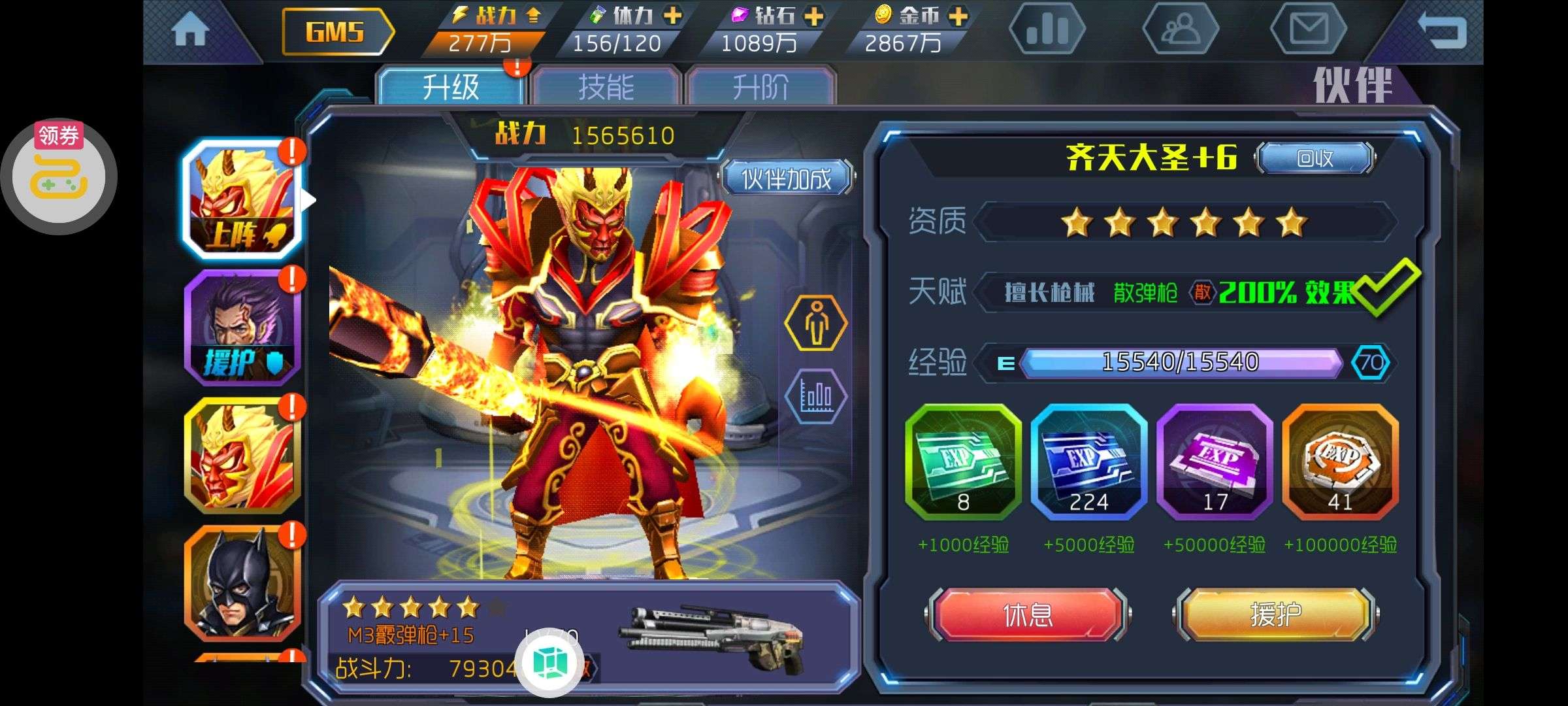The width and height of the screenshot is (1568, 706).
Task: Add more gold coins with the plus button
Action: tap(958, 16)
